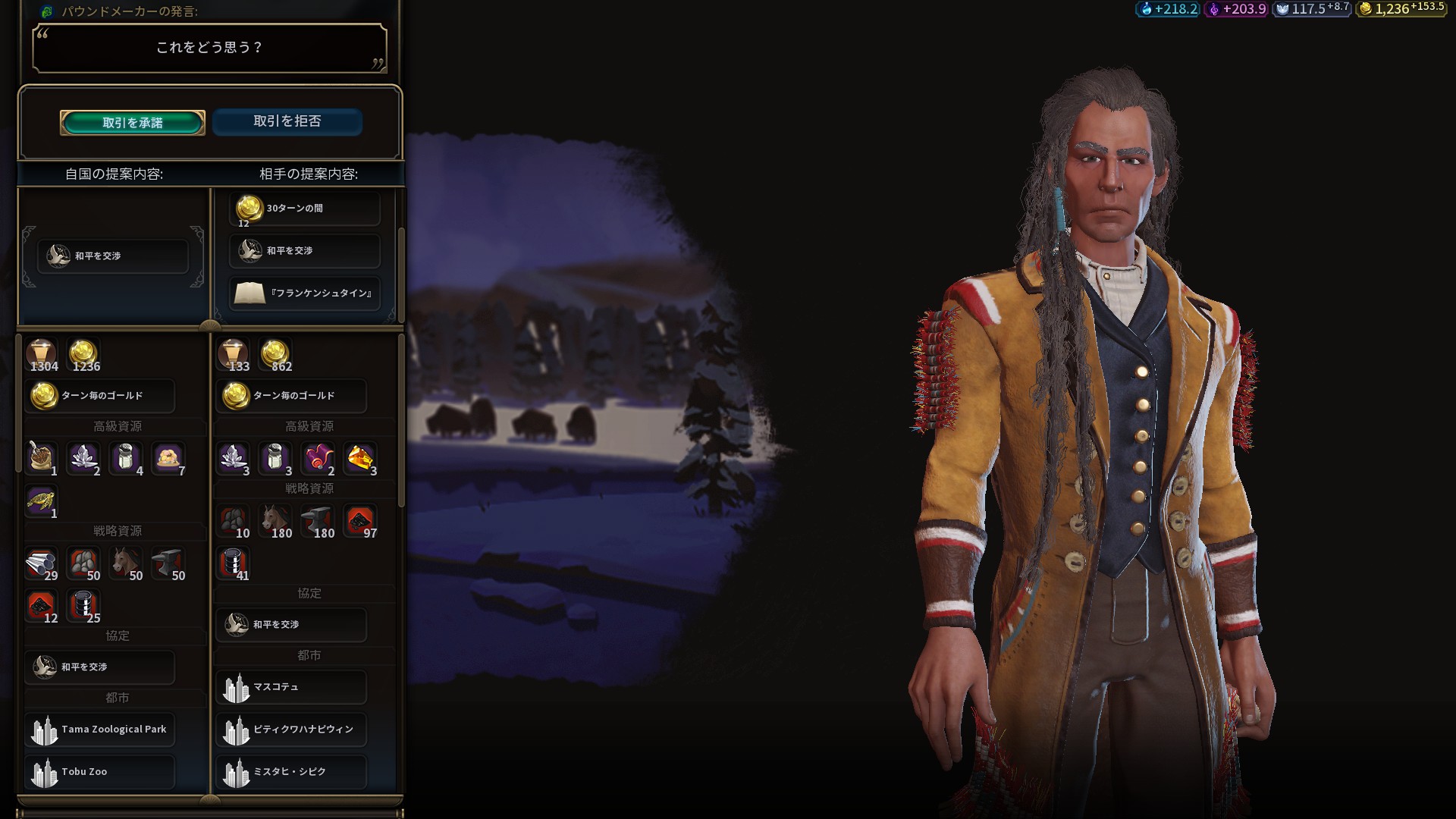
Task: Pick the マスコテュ city from opponent's list
Action: [x=291, y=687]
